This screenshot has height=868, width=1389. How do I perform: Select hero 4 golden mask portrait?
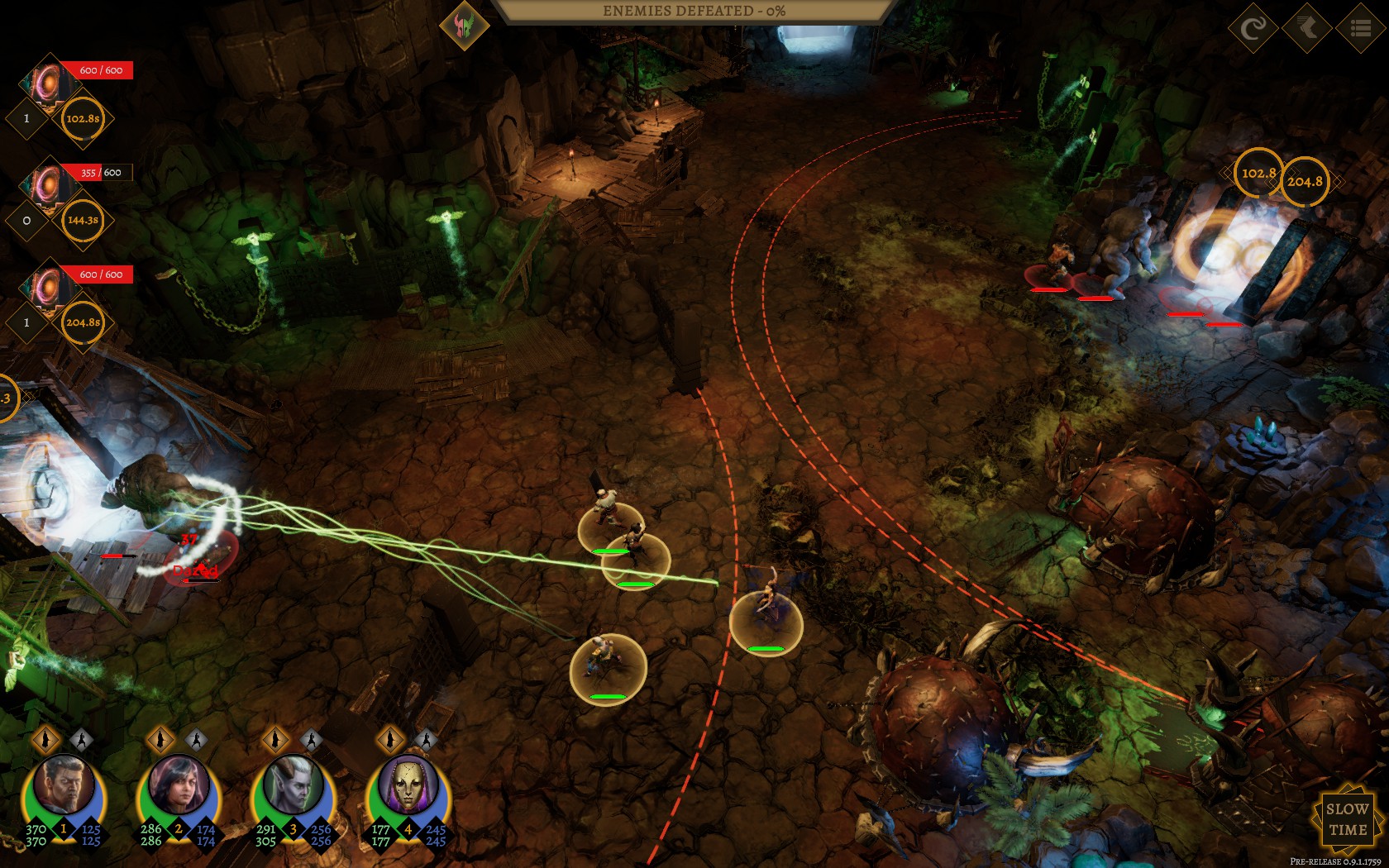pos(408,787)
